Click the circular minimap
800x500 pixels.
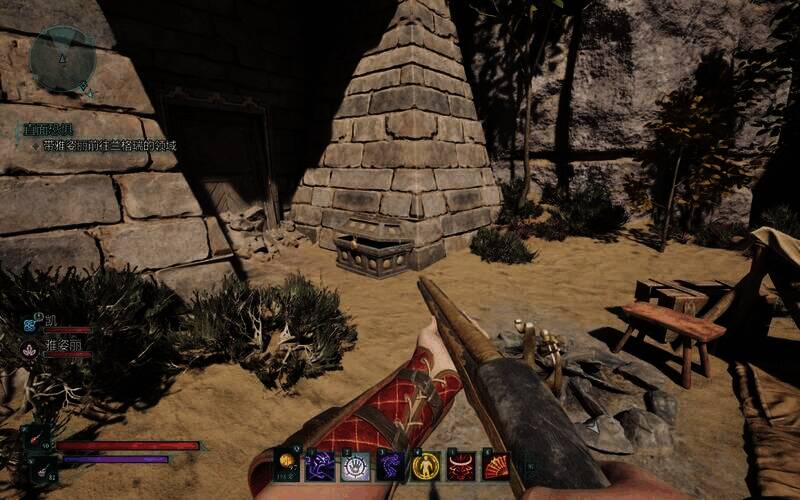(x=62, y=58)
